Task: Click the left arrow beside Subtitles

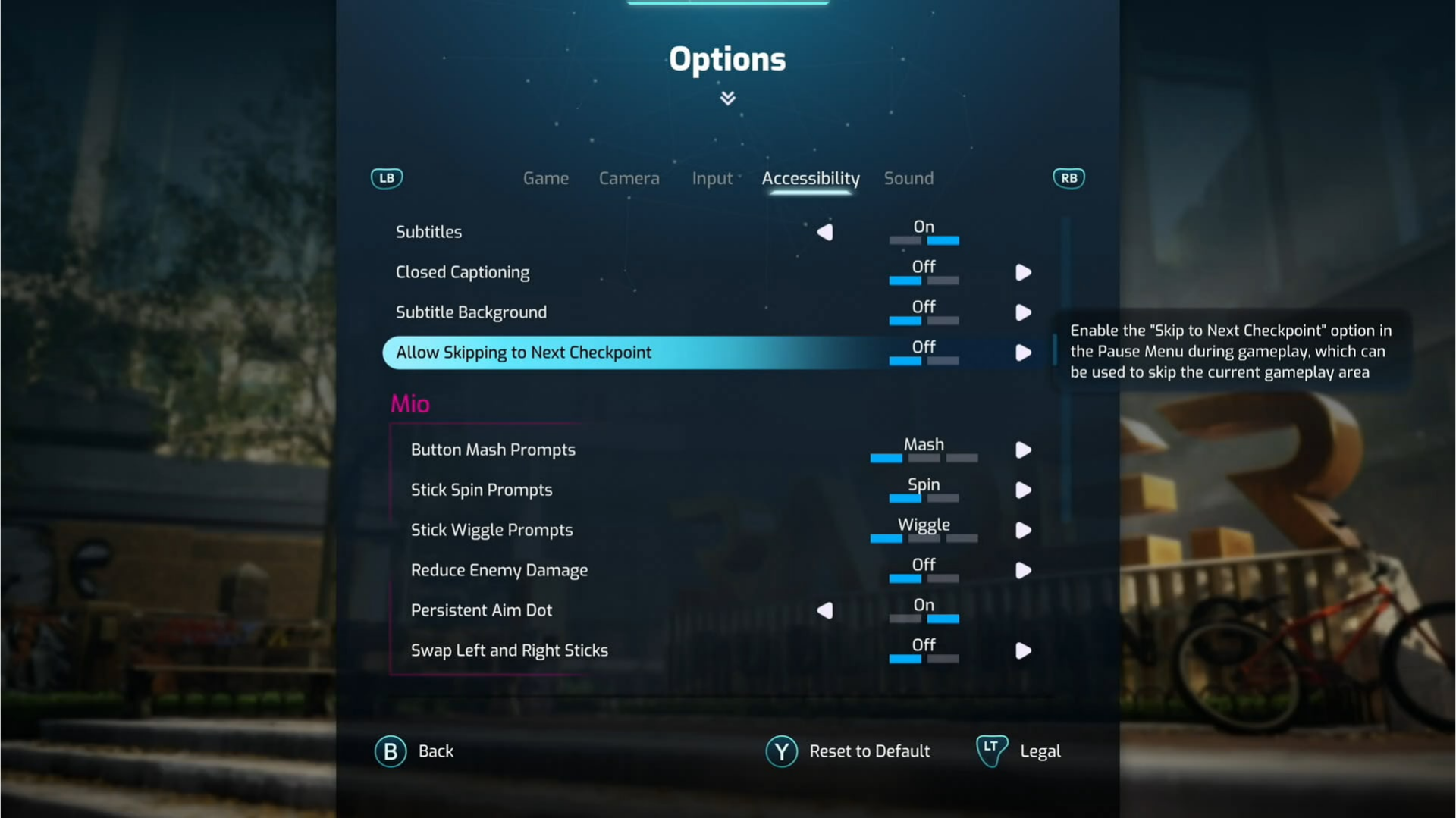Action: 826,232
